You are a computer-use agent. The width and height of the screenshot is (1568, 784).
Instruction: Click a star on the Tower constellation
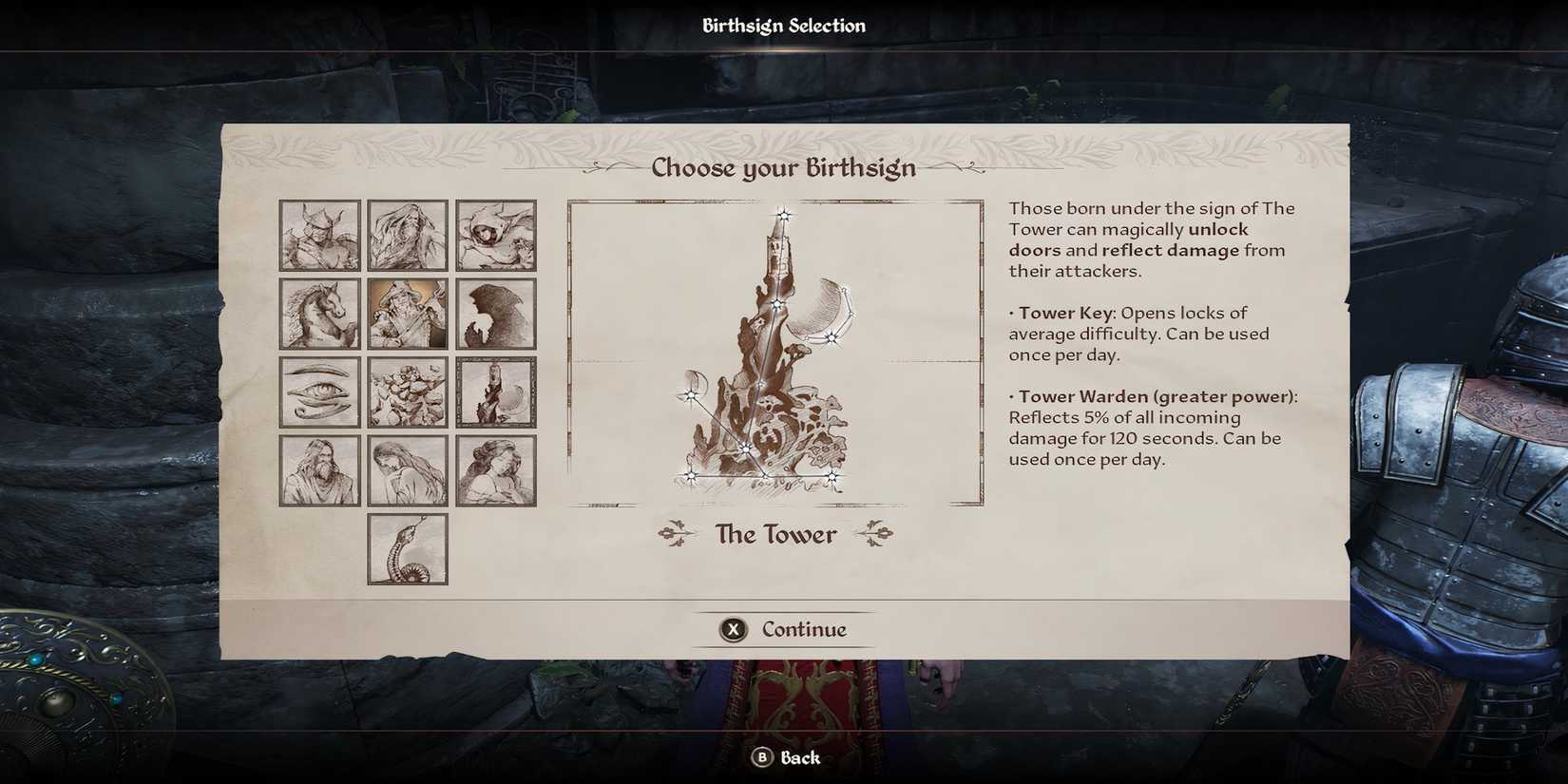781,215
